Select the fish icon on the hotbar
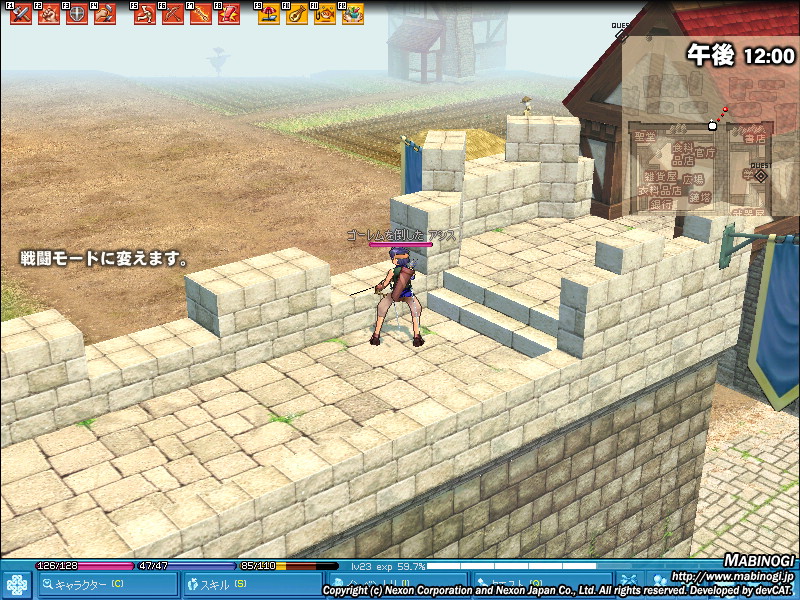The image size is (800, 600). (x=324, y=14)
